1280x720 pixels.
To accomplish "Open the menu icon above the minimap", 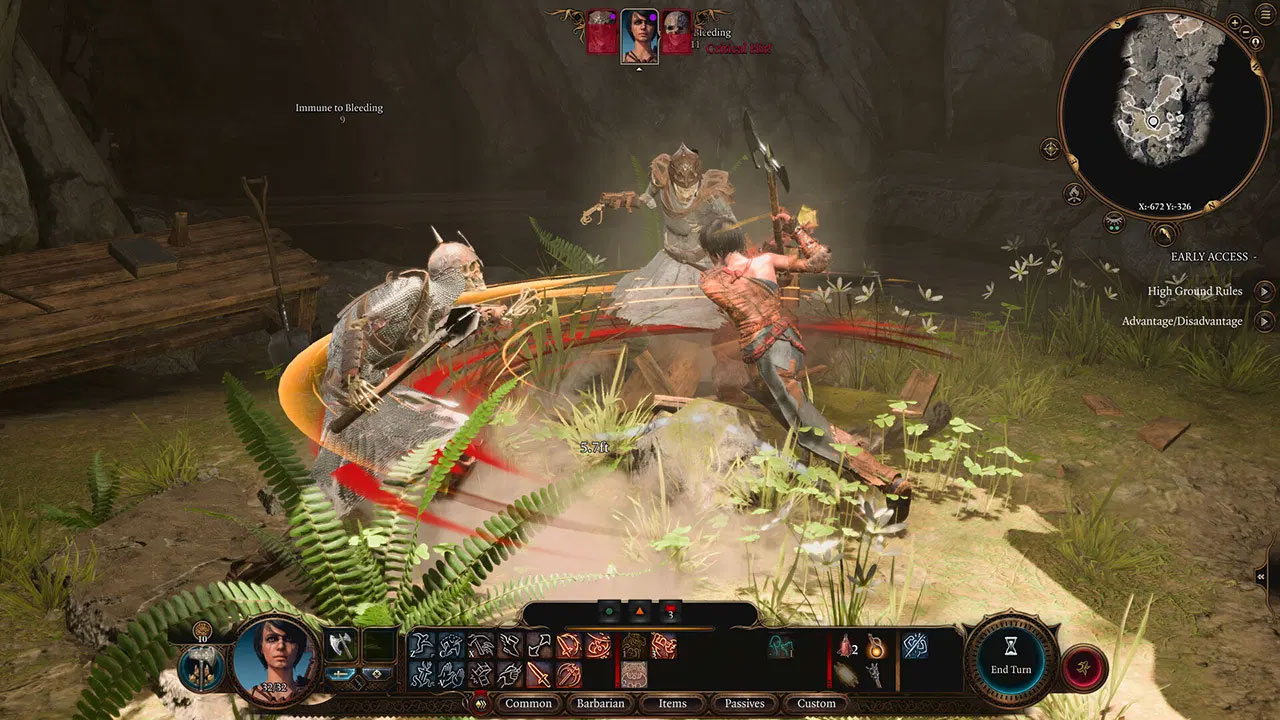I will 1263,13.
